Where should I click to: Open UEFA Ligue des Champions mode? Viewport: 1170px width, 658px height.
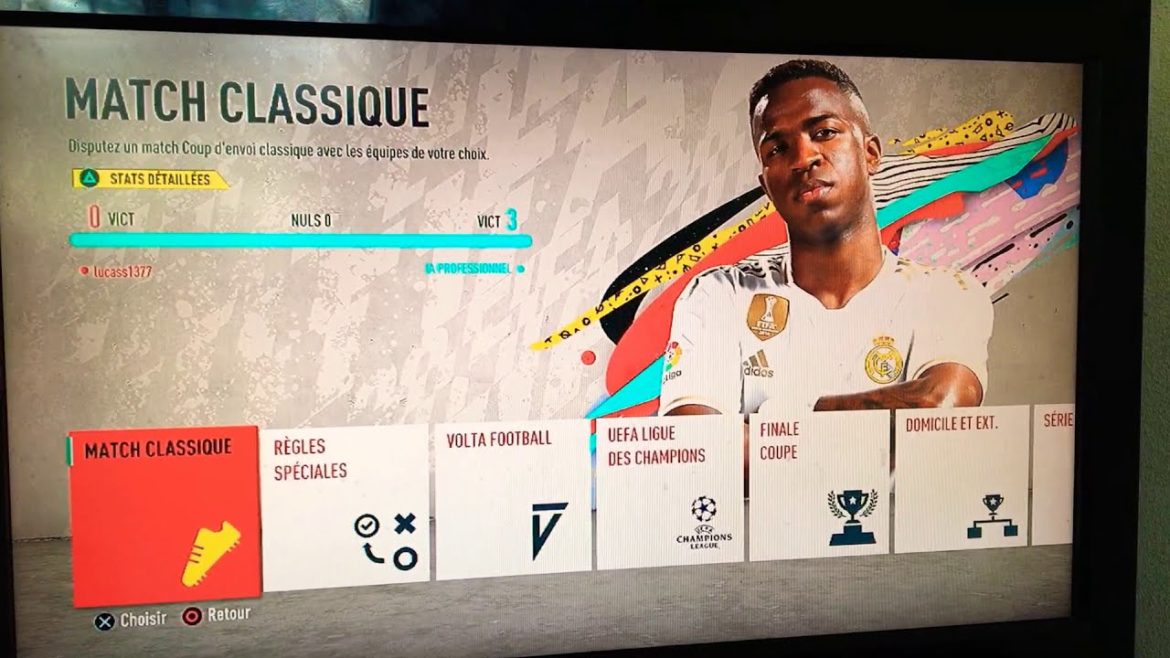point(669,492)
